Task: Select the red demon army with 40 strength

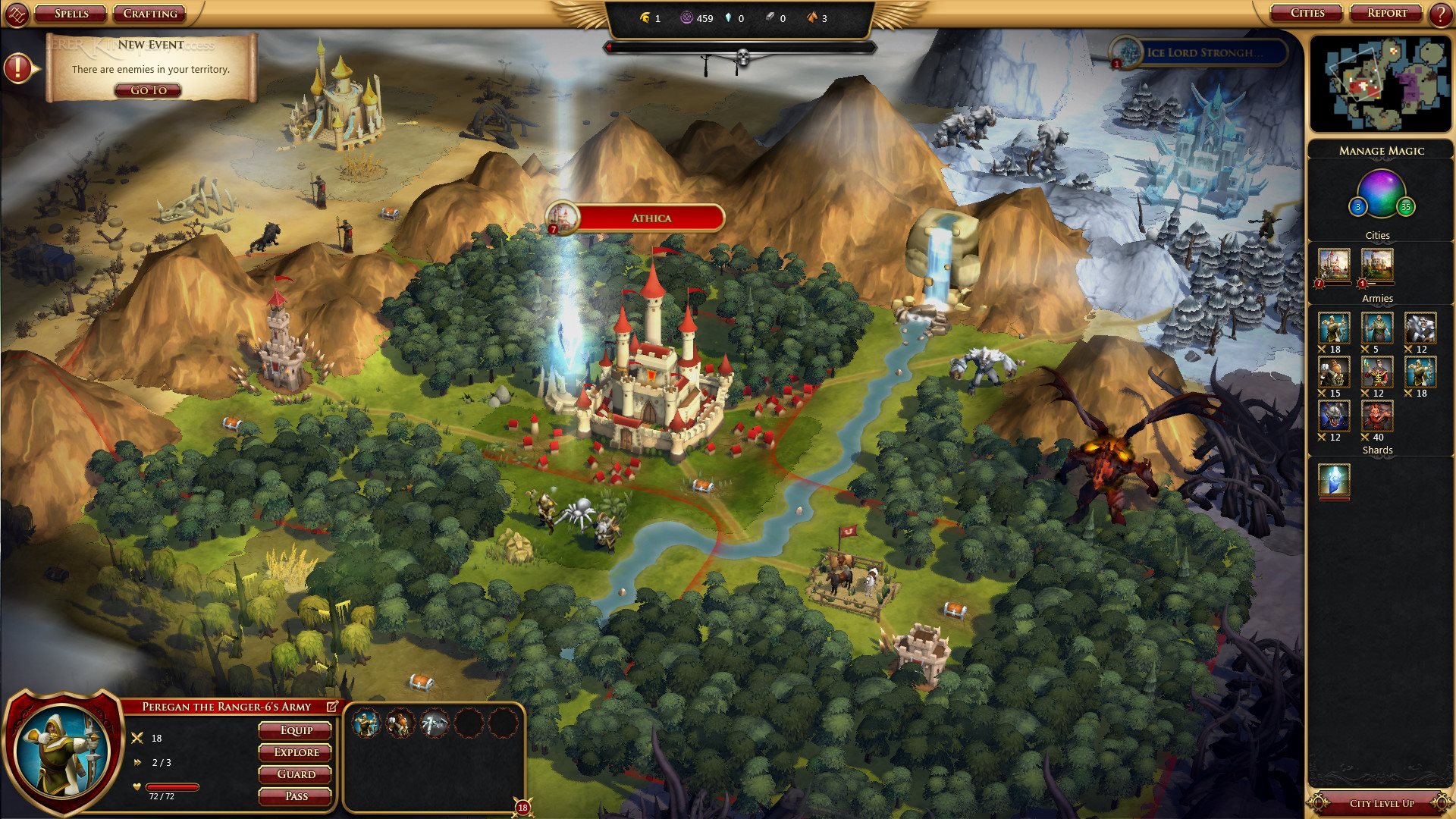Action: tap(1376, 416)
